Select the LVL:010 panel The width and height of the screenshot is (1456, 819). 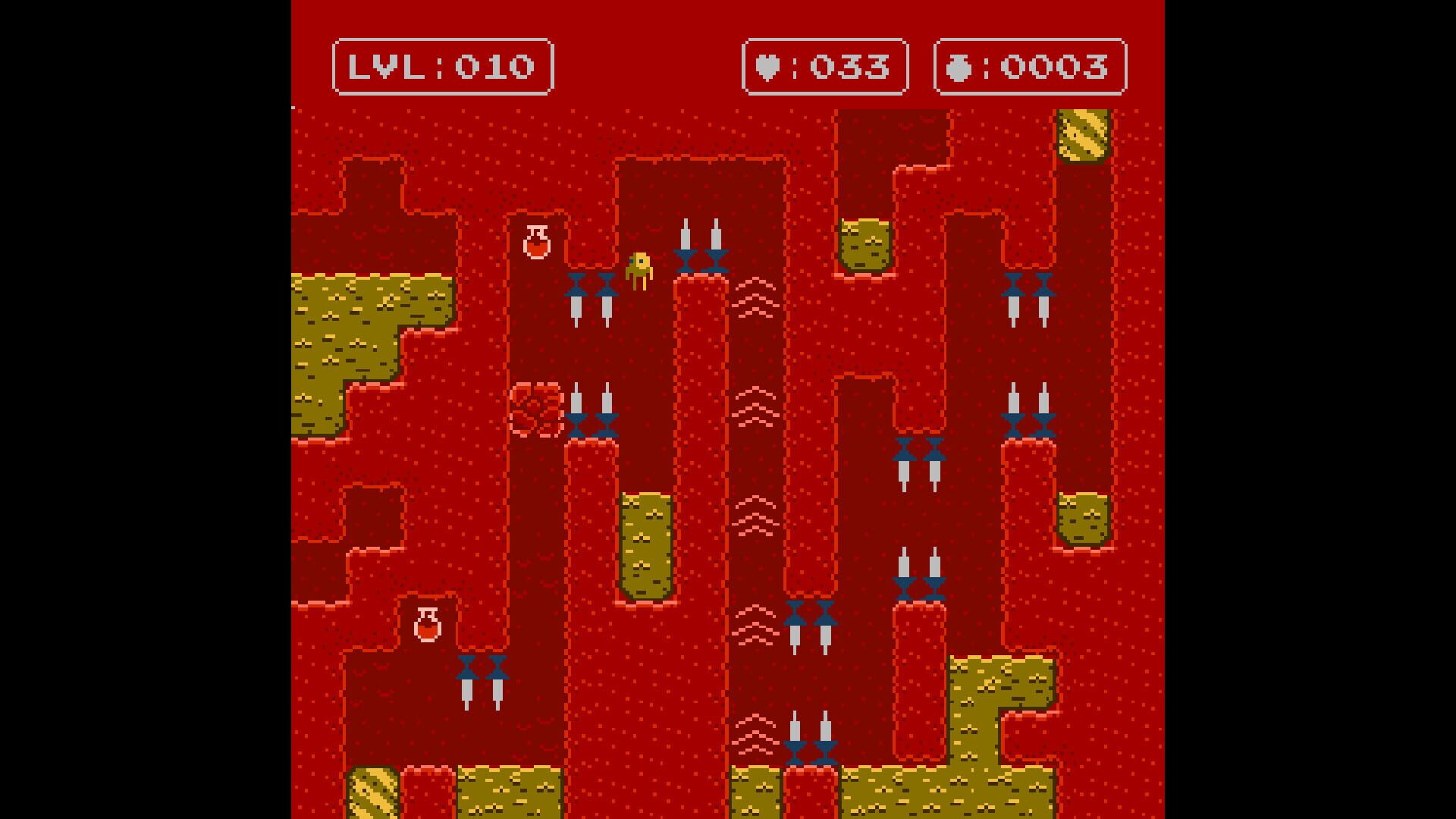click(x=442, y=67)
